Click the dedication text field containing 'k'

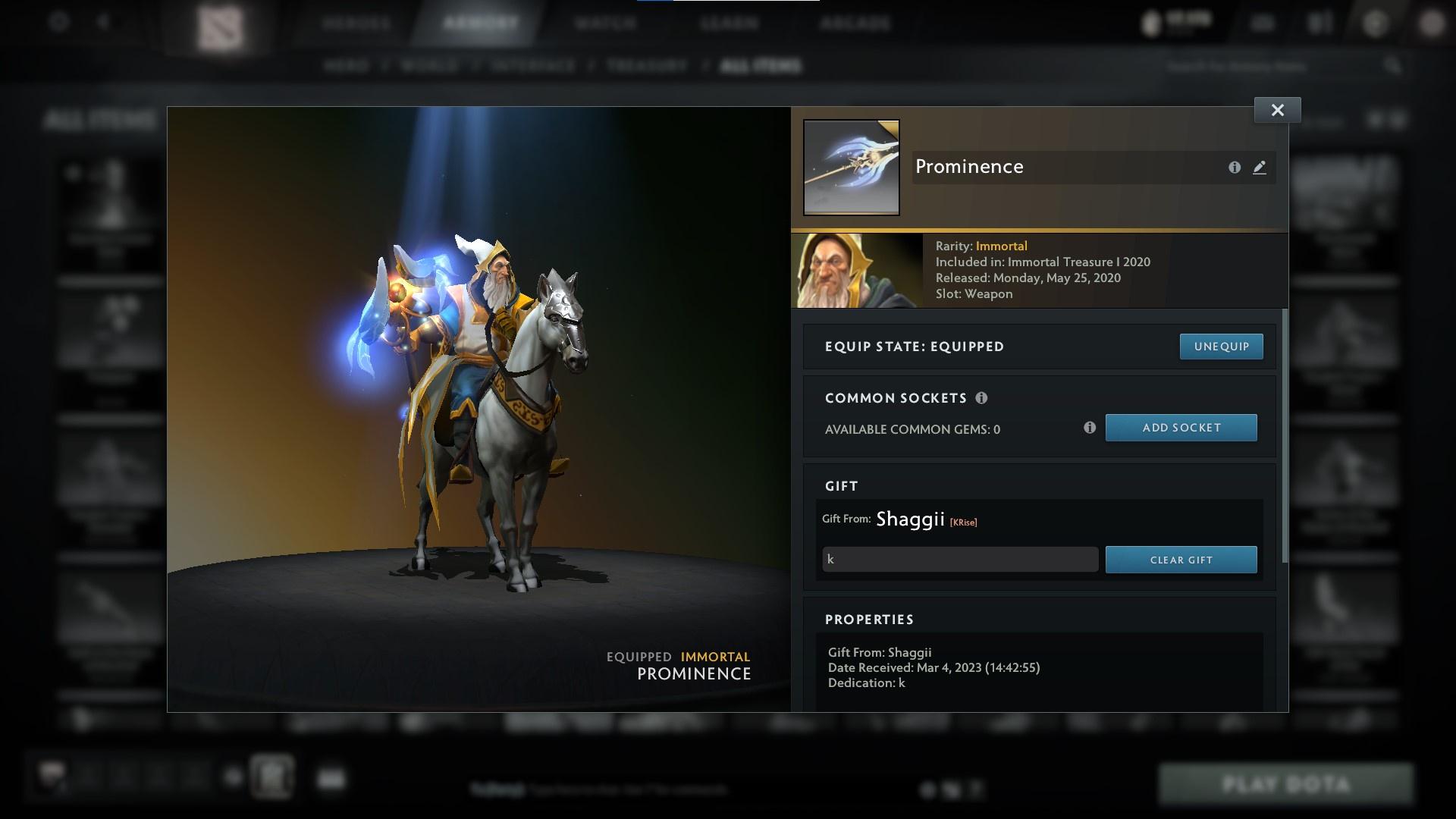point(959,559)
